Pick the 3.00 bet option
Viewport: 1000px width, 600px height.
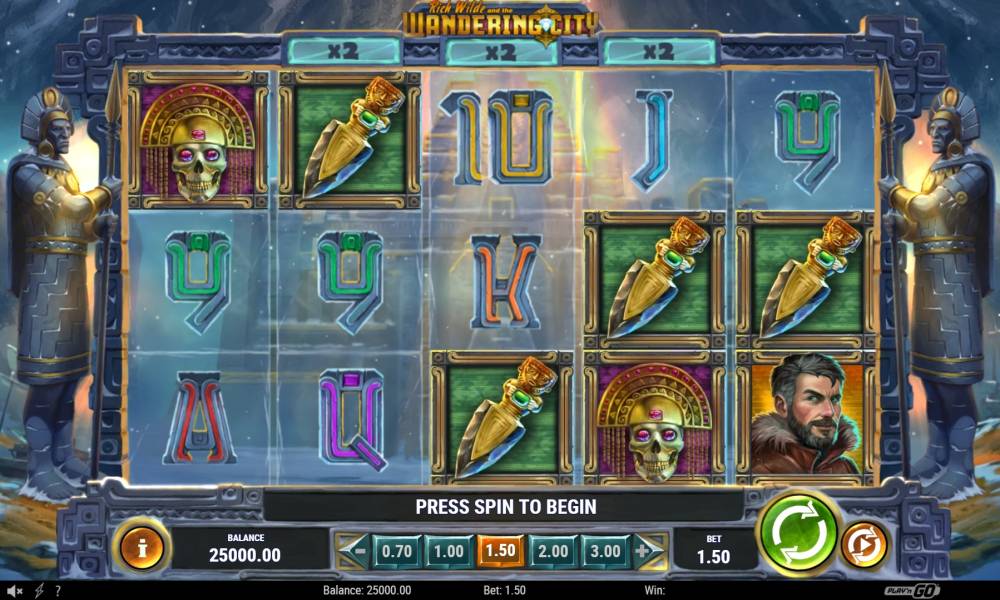click(604, 551)
